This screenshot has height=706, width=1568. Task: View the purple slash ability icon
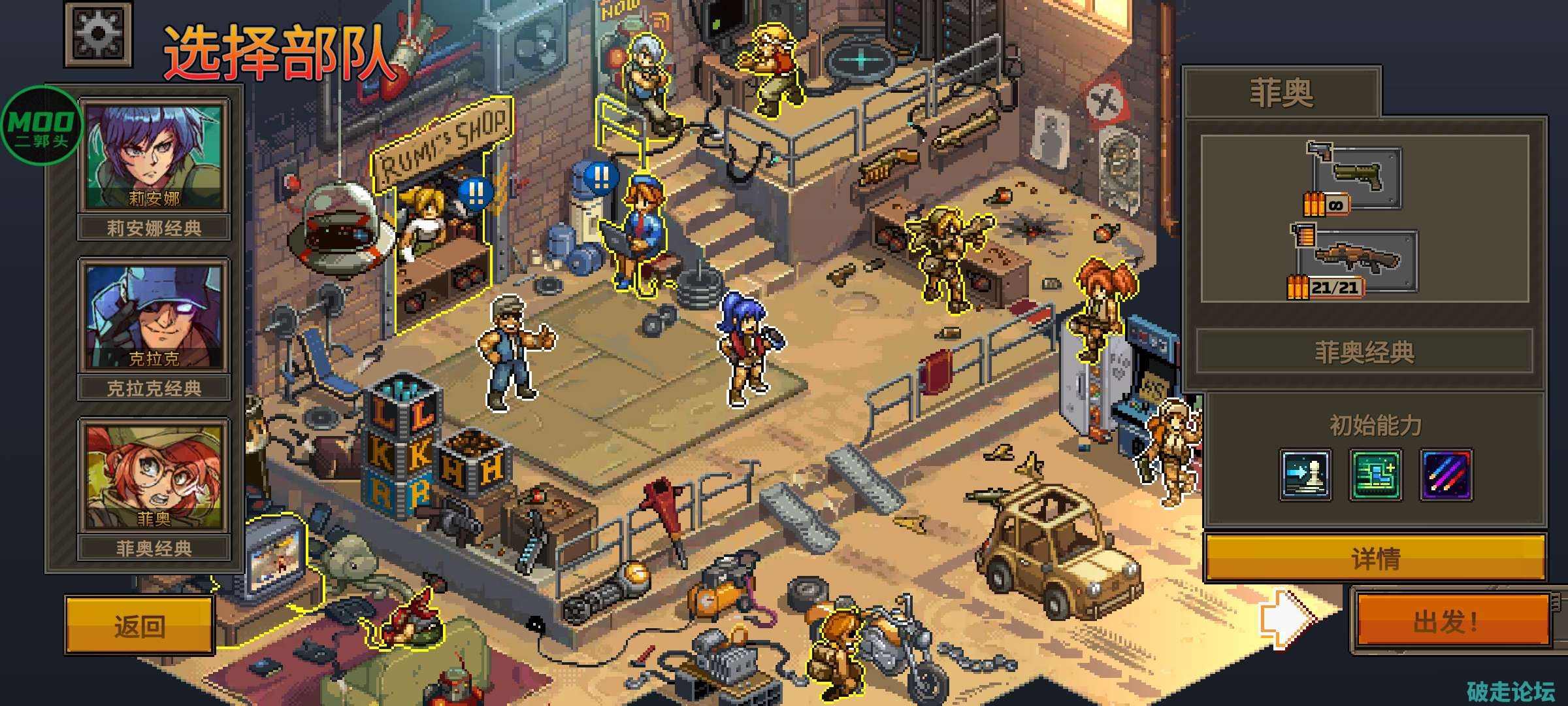pos(1446,475)
